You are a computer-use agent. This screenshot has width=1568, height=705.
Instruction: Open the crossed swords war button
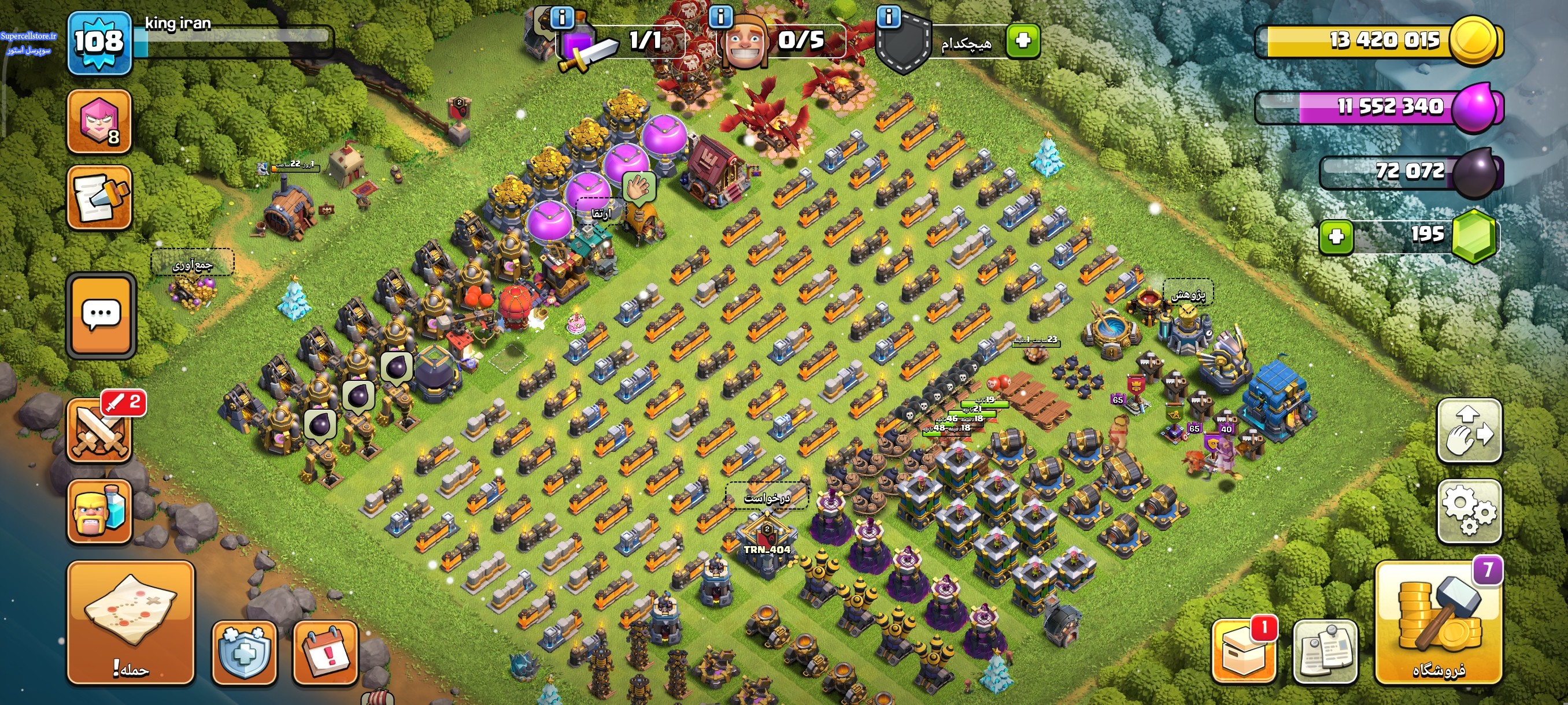100,429
